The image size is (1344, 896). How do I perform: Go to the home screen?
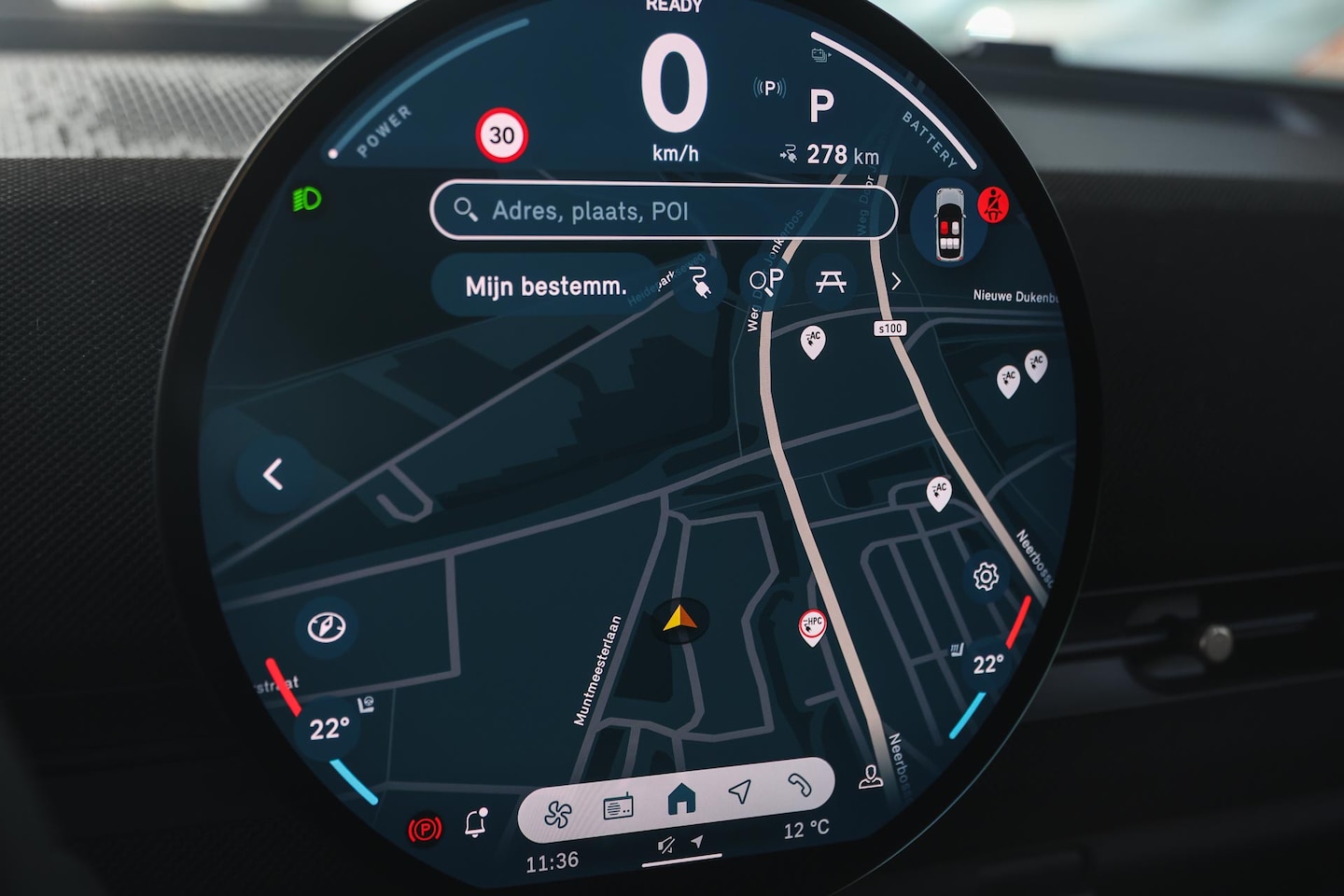coord(681,799)
